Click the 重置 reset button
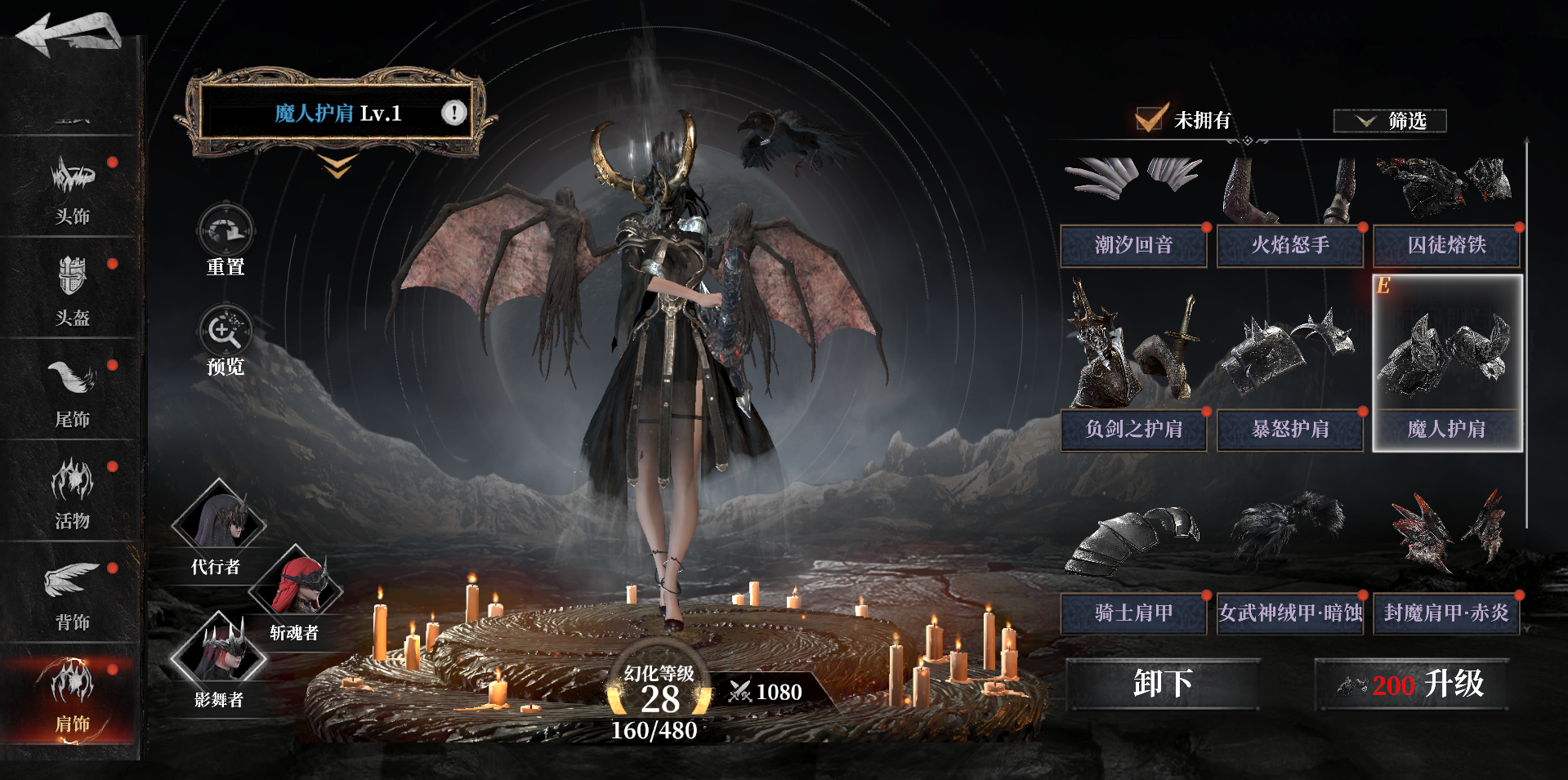 226,240
